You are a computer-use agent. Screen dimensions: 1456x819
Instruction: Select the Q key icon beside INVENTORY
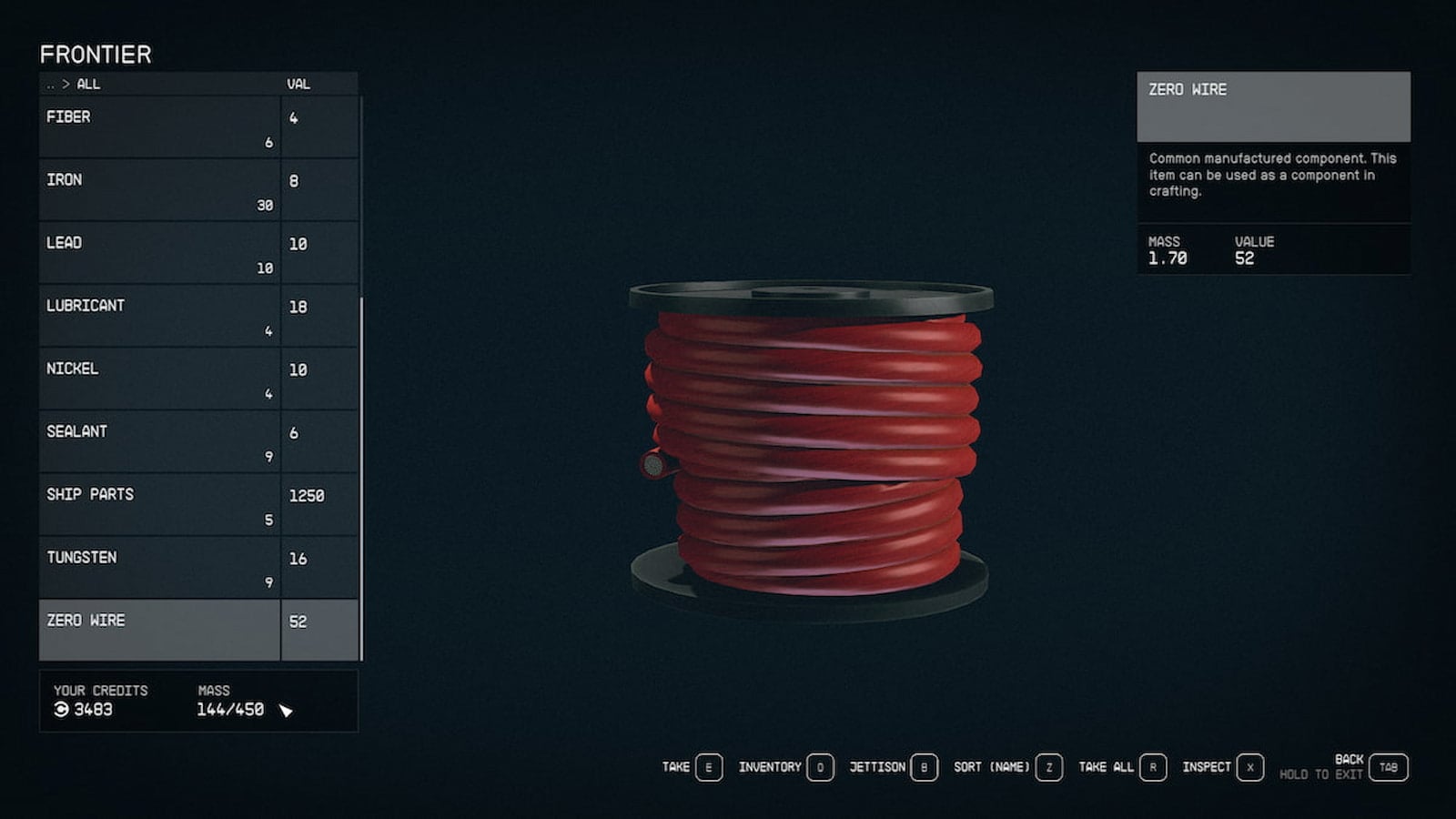tap(819, 767)
